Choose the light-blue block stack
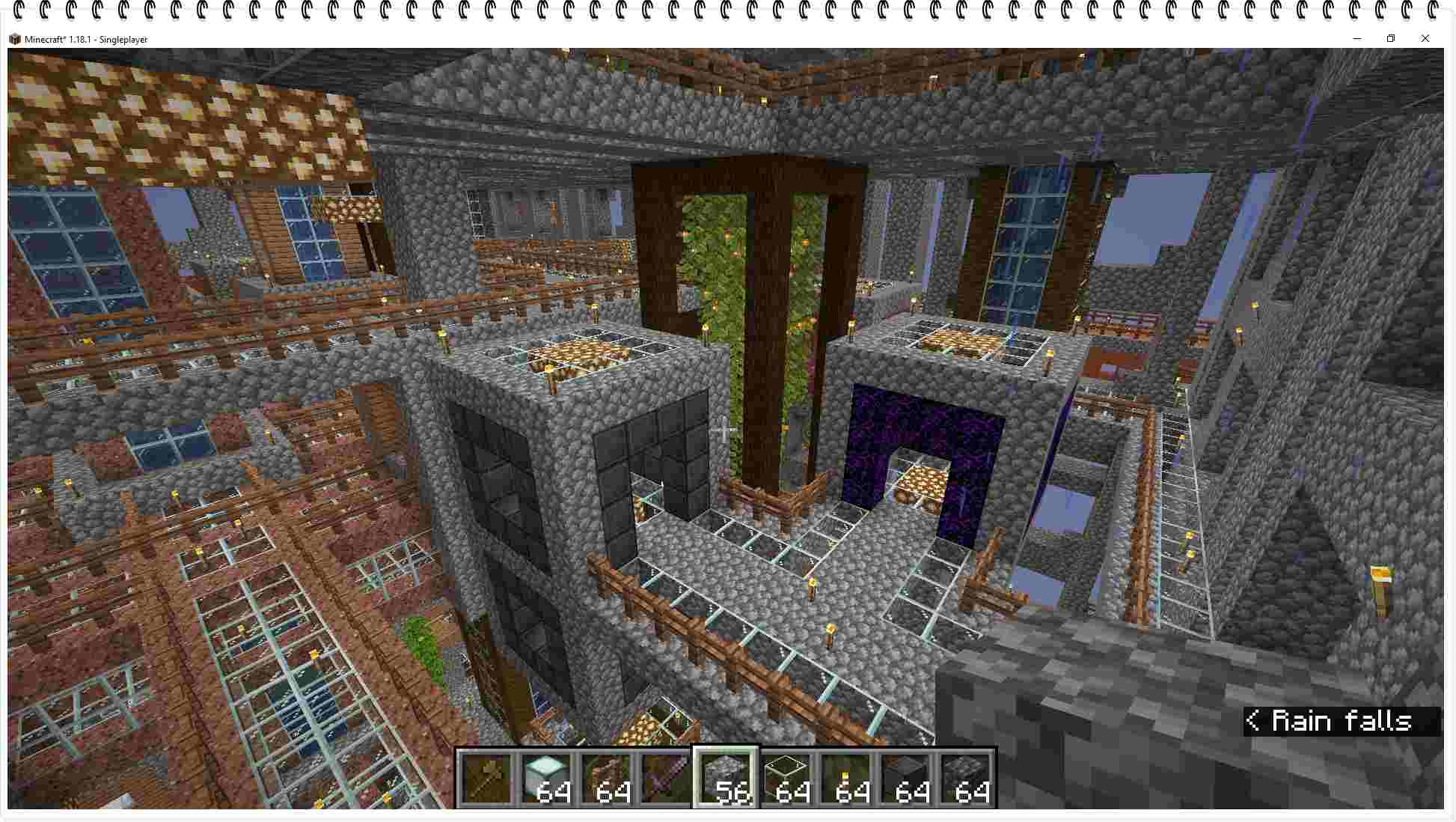Image resolution: width=1456 pixels, height=822 pixels. (x=546, y=778)
